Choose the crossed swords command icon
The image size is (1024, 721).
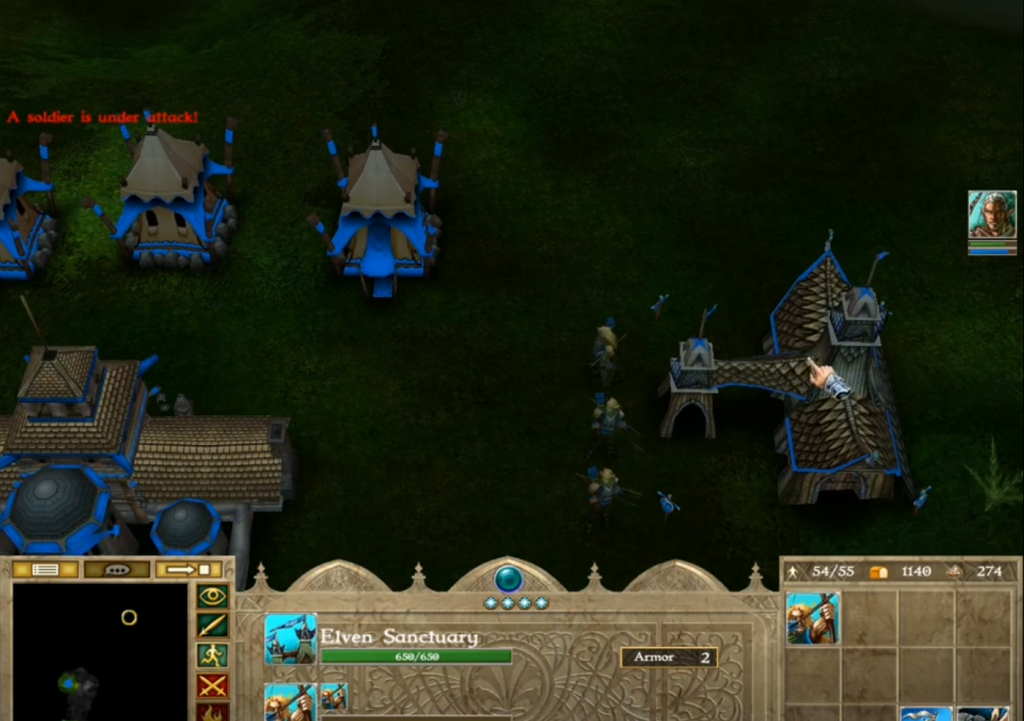coord(213,686)
